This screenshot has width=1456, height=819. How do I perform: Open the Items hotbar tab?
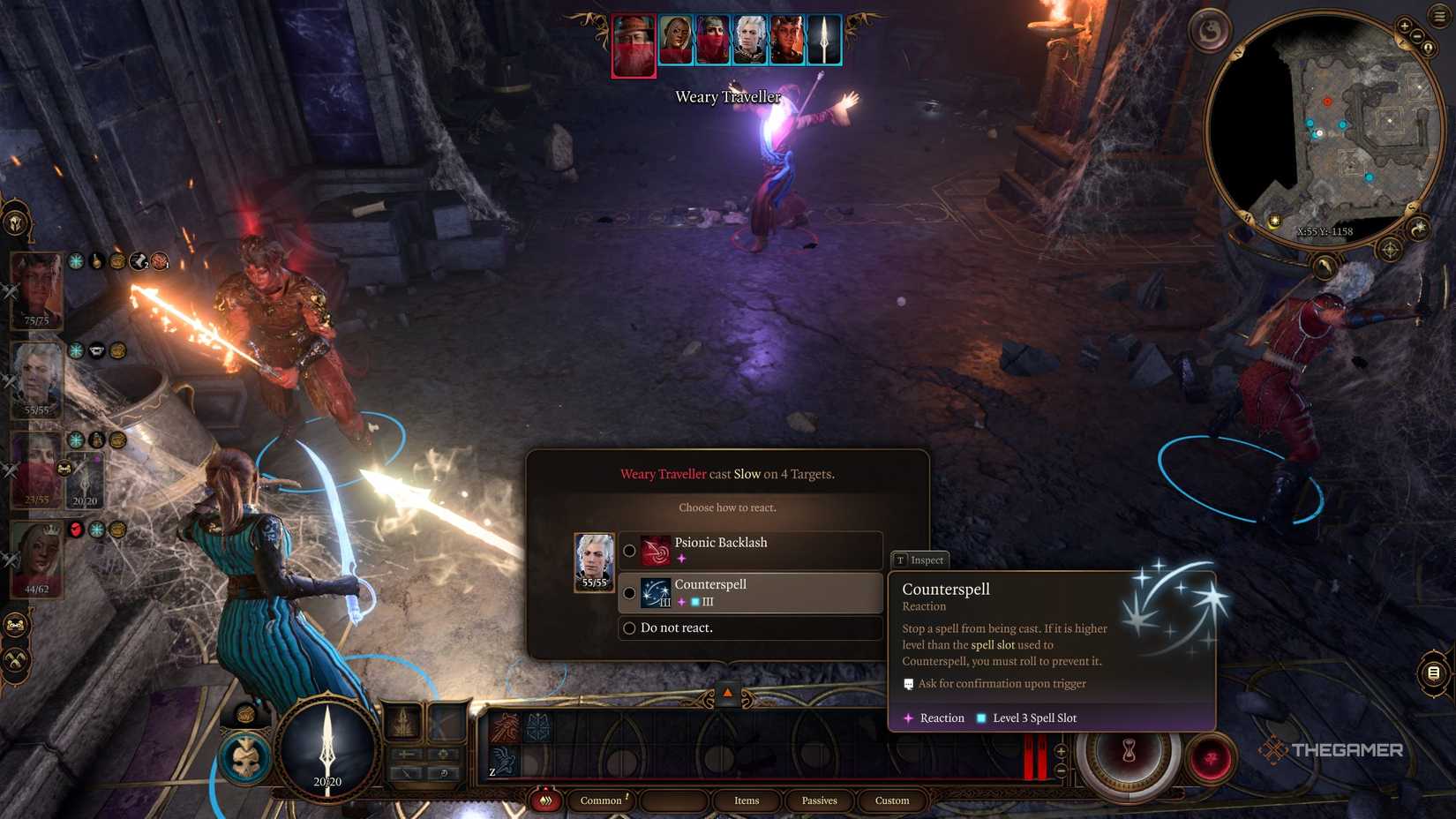click(x=747, y=800)
